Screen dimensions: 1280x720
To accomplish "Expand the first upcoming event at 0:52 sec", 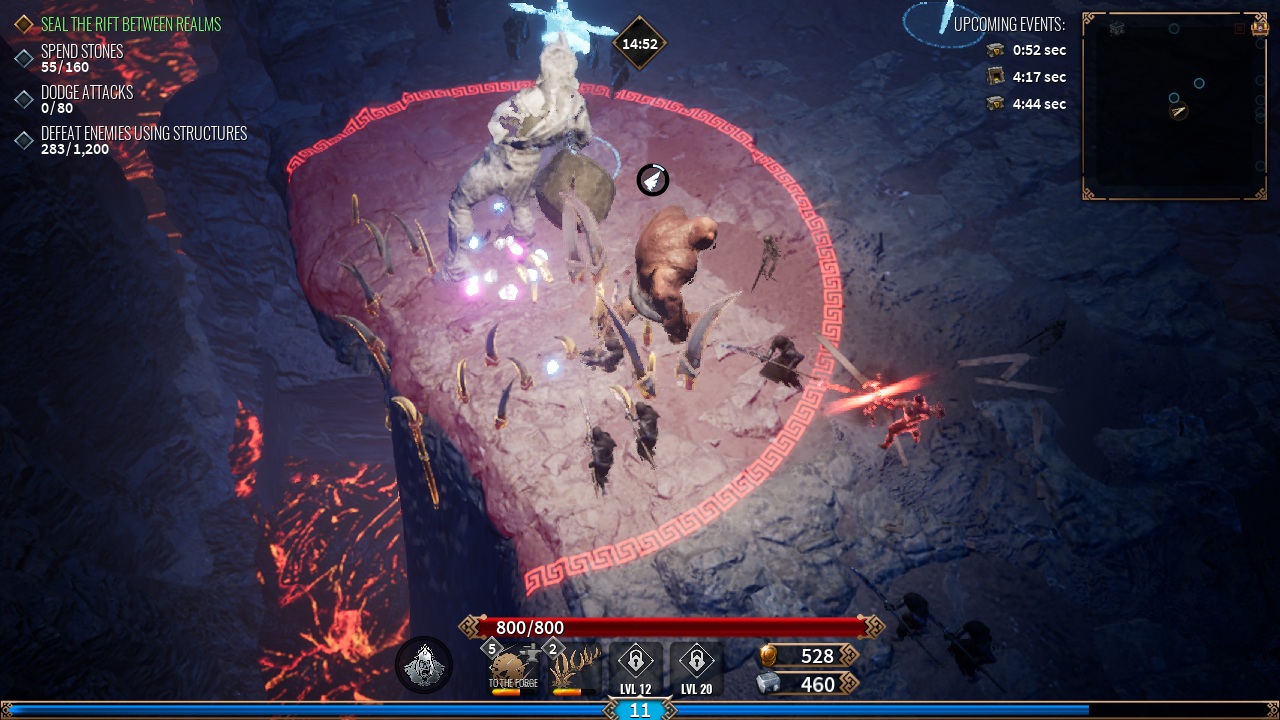I will [1020, 50].
